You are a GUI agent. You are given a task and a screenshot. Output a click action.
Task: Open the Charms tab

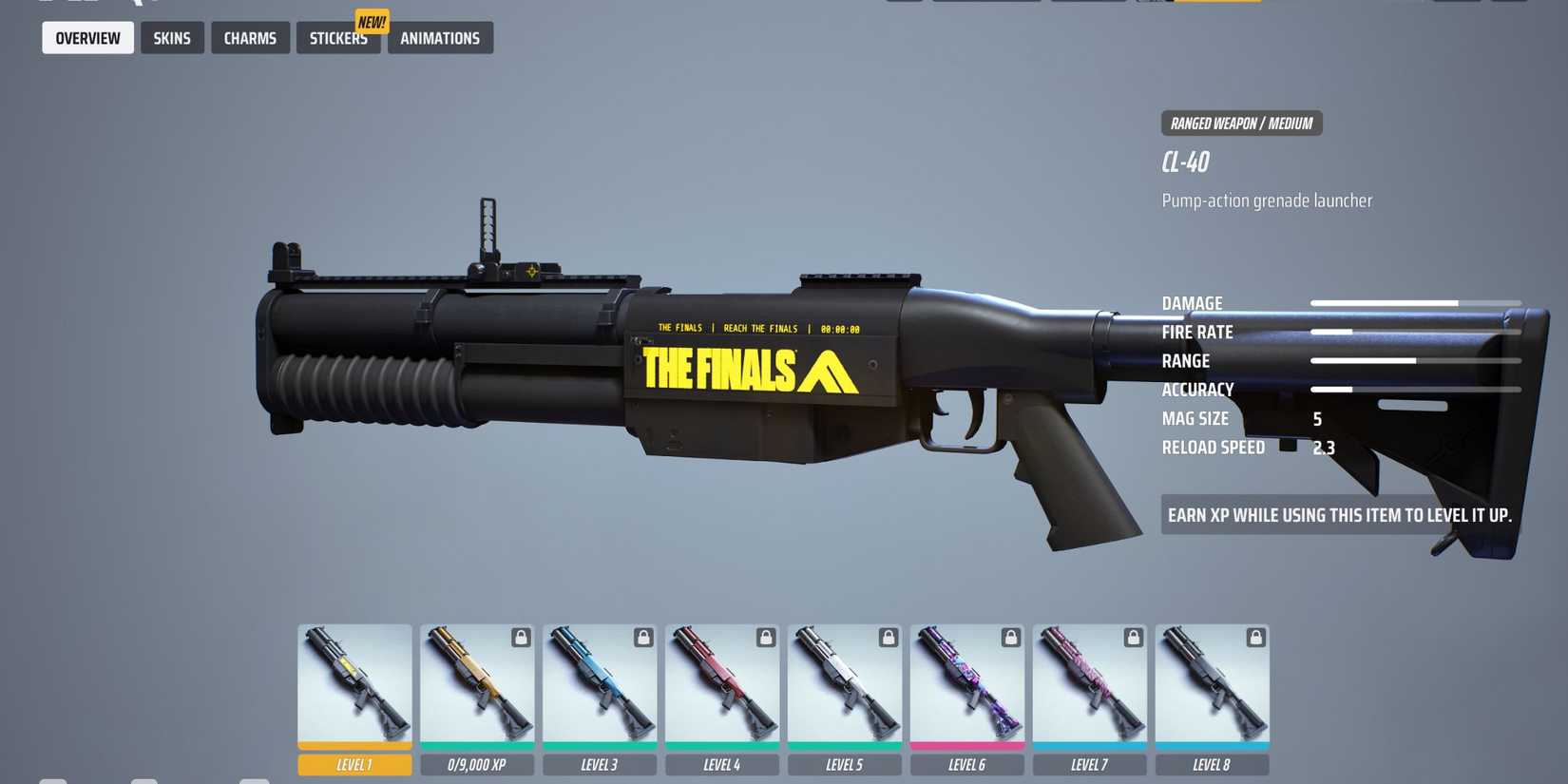250,38
